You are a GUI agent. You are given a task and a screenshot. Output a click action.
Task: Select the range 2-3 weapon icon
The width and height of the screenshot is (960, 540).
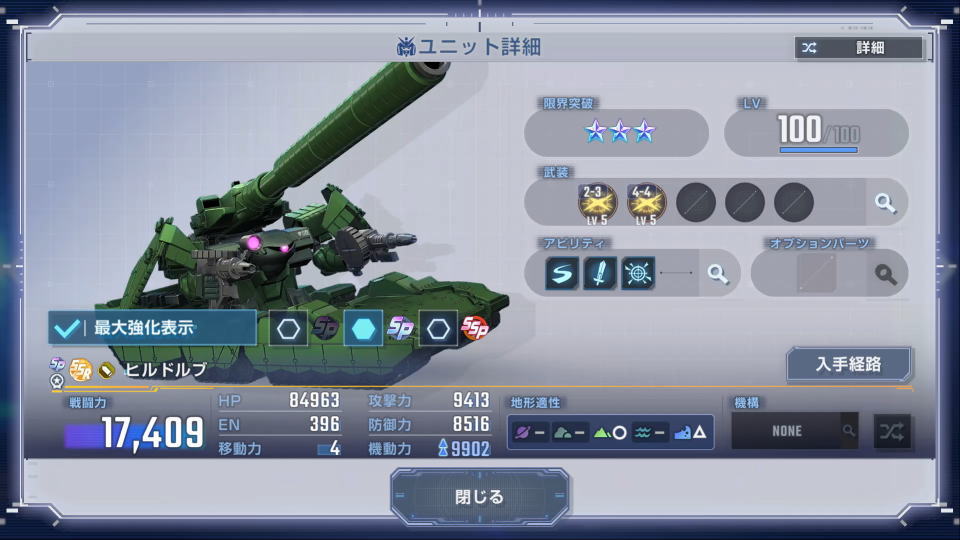(x=597, y=202)
